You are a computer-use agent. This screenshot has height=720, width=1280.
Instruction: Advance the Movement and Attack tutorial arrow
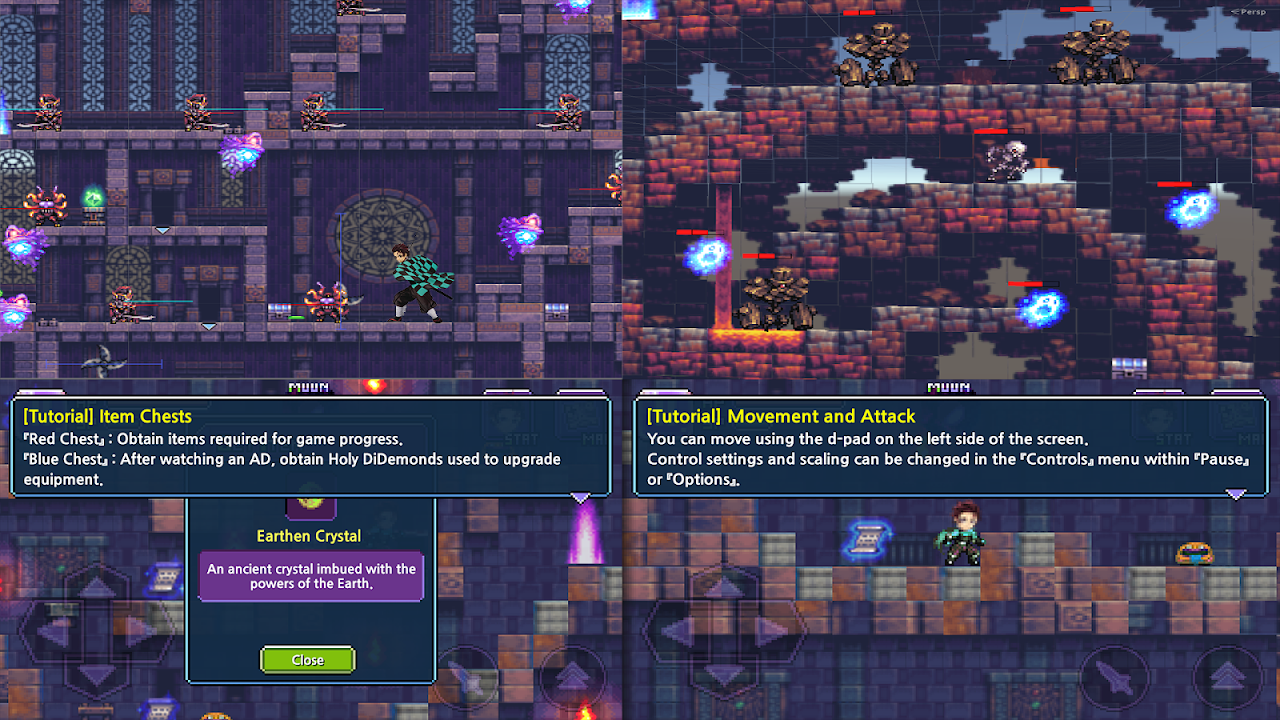pyautogui.click(x=1236, y=494)
